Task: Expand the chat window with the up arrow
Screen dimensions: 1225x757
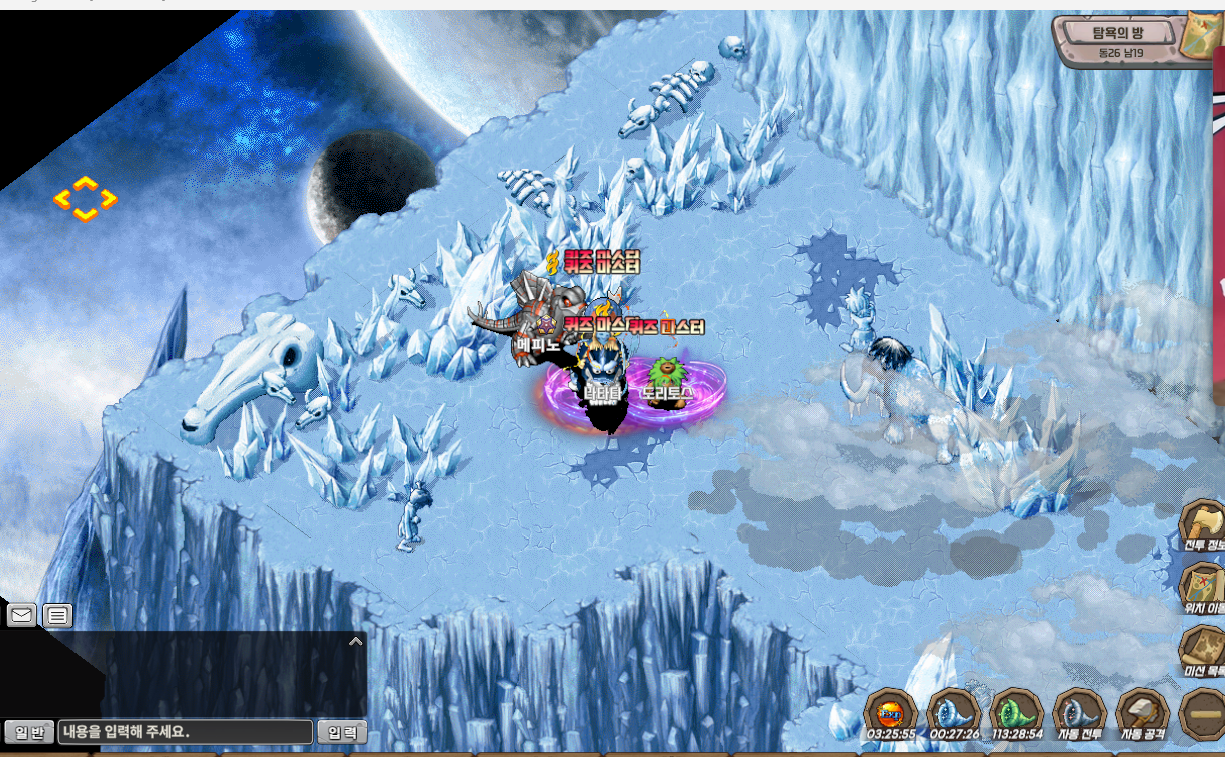Action: click(355, 642)
